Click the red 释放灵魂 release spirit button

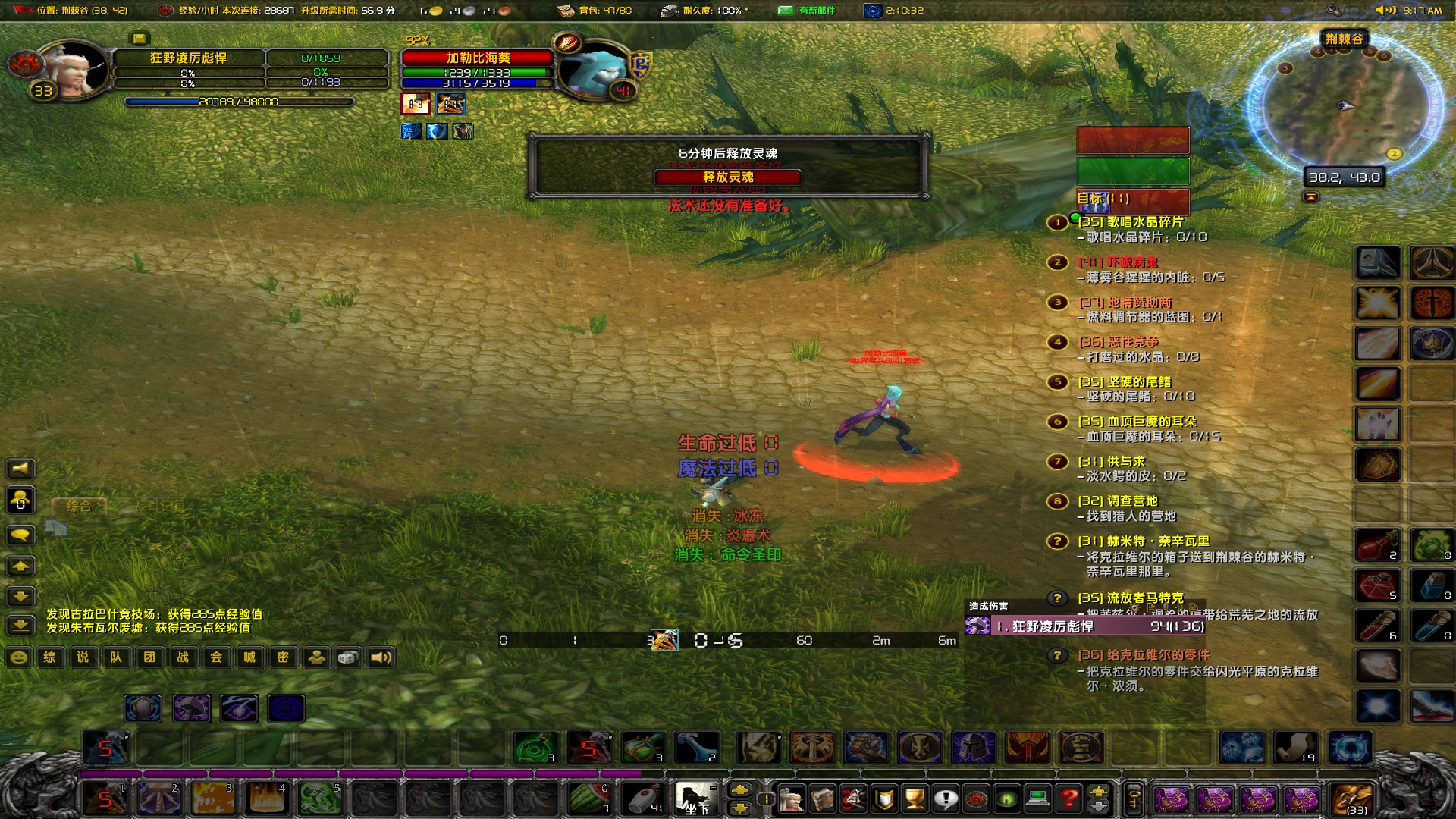coord(727,177)
